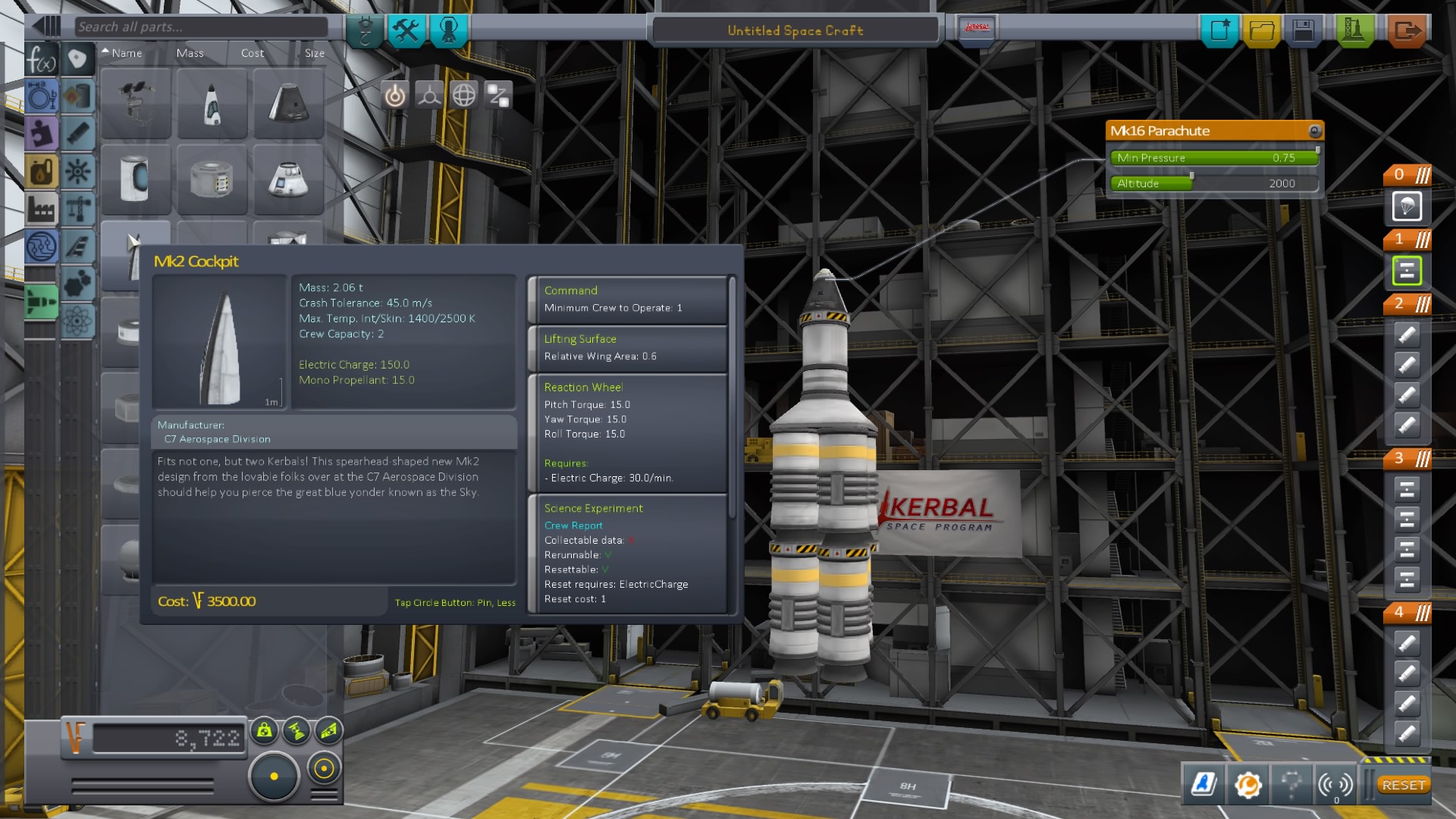
Task: Sort the parts list by Cost
Action: [253, 53]
